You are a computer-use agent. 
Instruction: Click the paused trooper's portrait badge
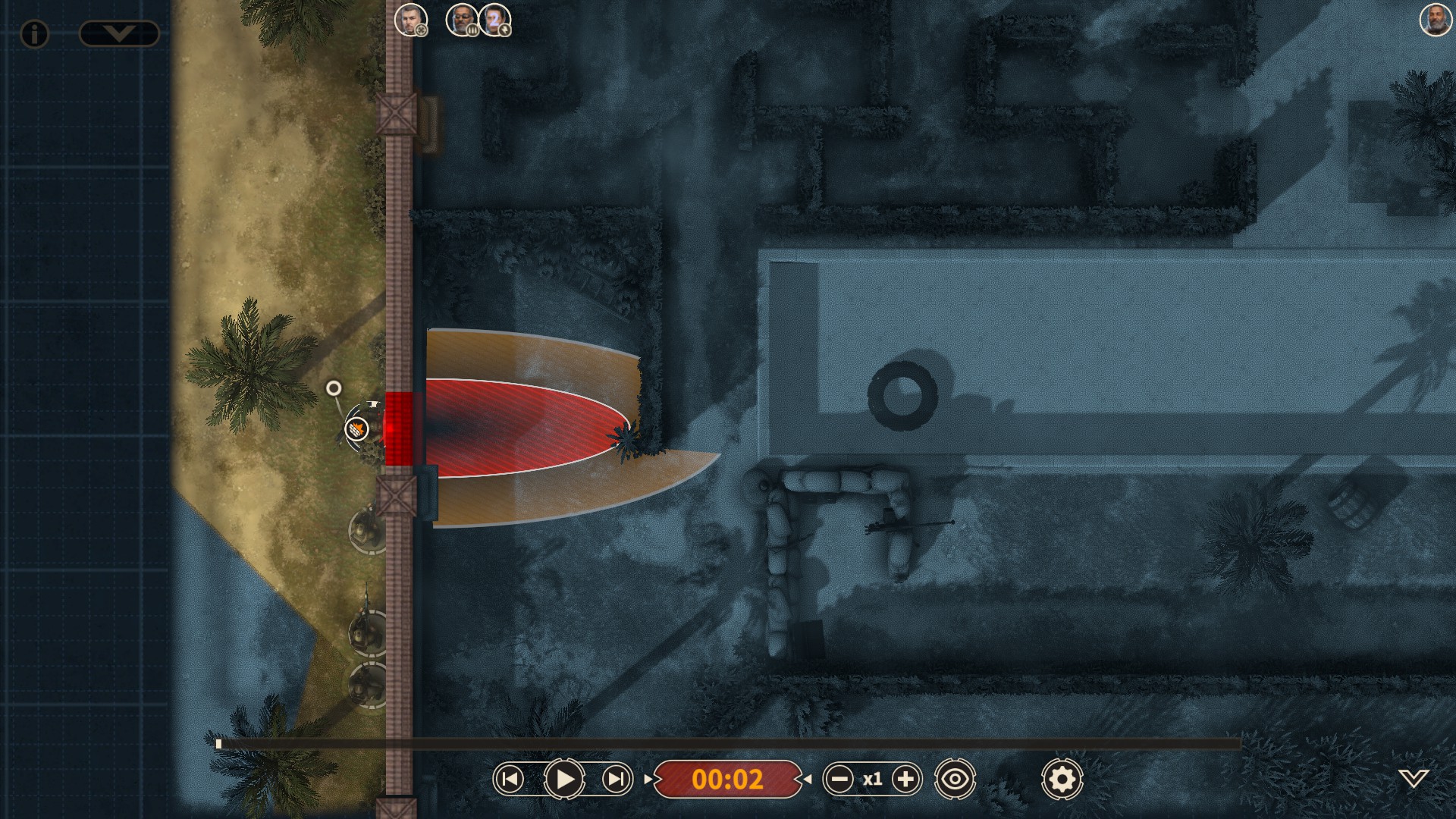pos(471,32)
